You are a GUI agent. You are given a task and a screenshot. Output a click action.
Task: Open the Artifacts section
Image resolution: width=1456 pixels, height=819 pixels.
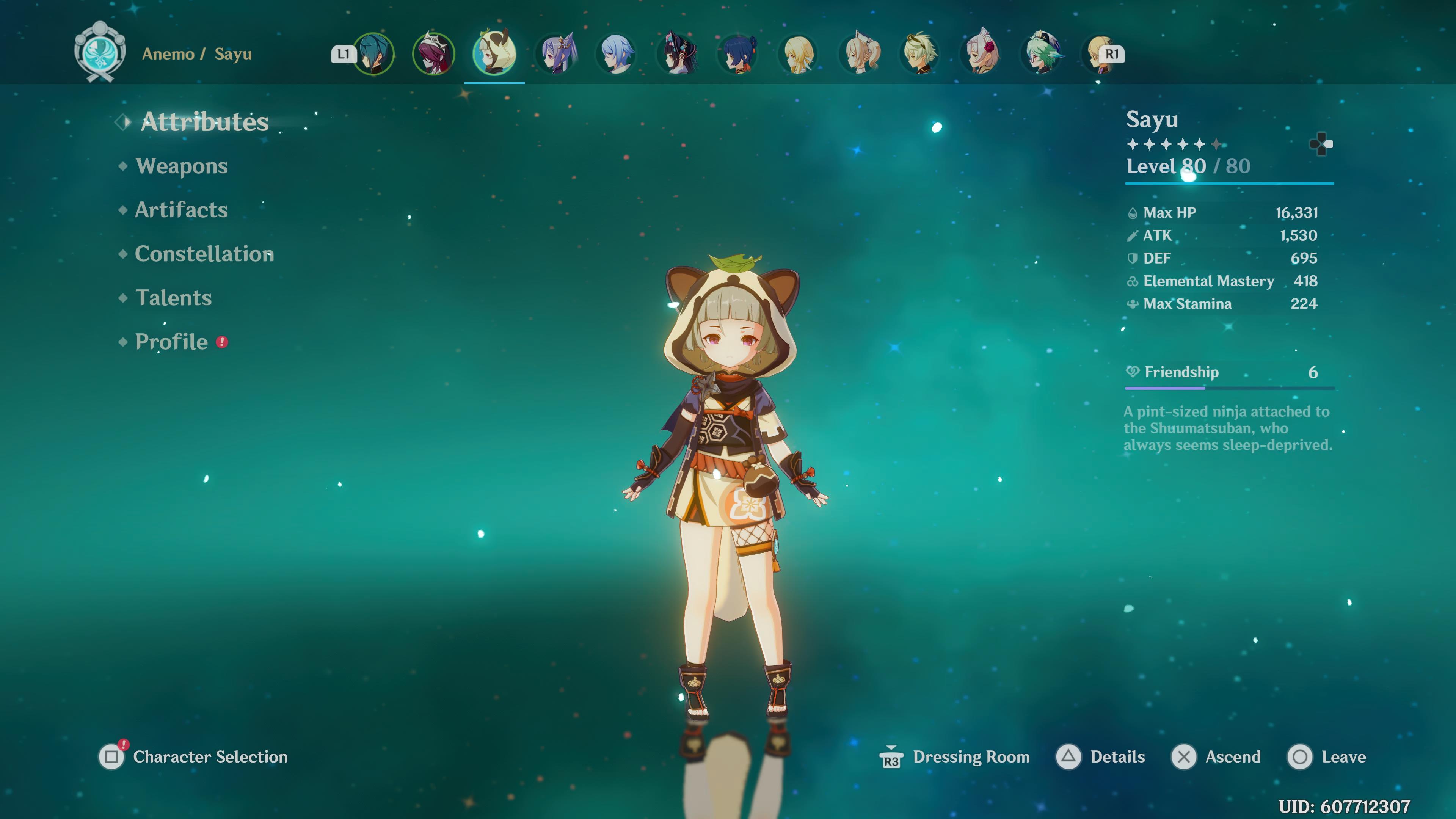point(181,210)
